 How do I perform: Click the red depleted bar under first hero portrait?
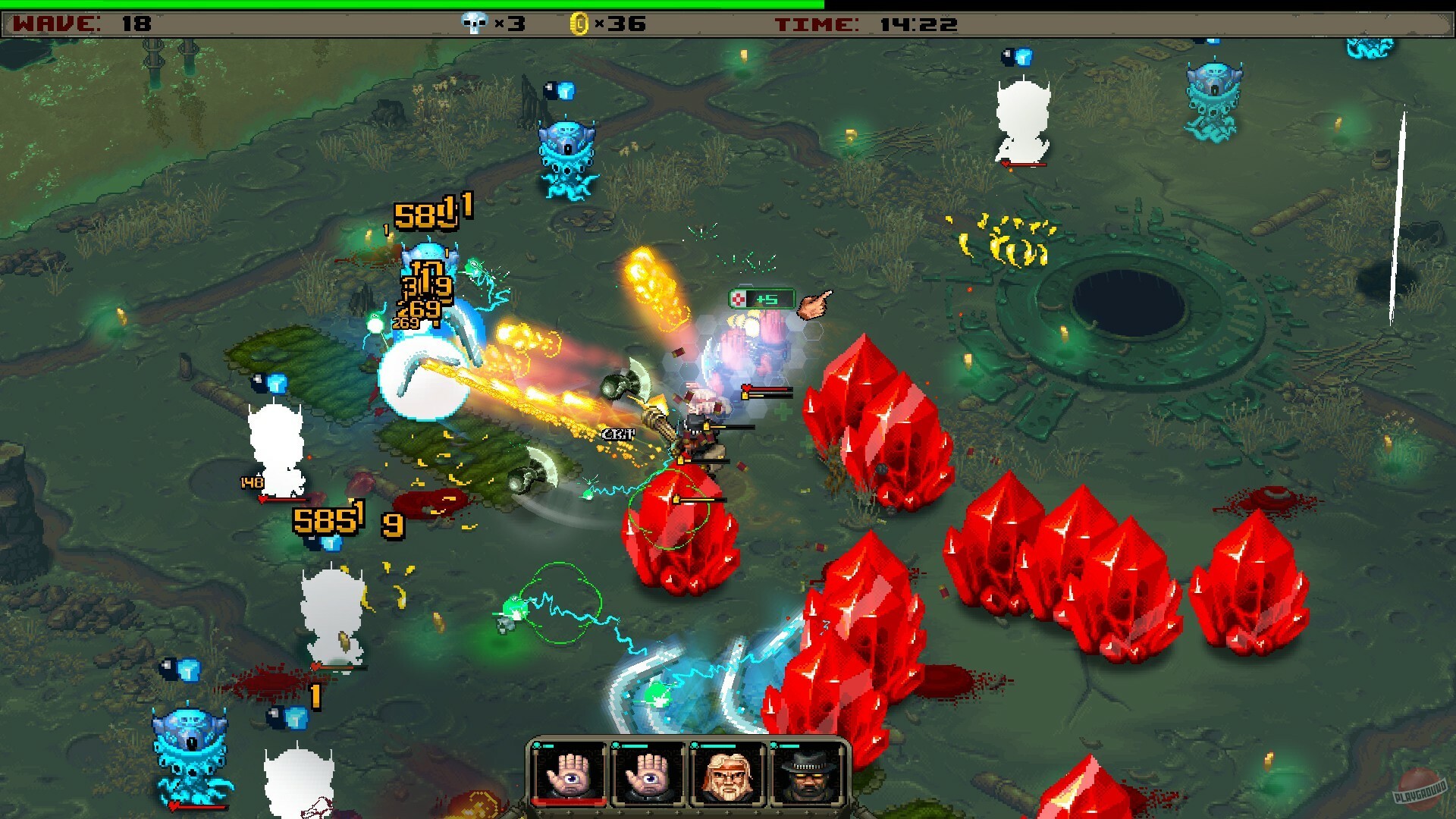pos(569,802)
